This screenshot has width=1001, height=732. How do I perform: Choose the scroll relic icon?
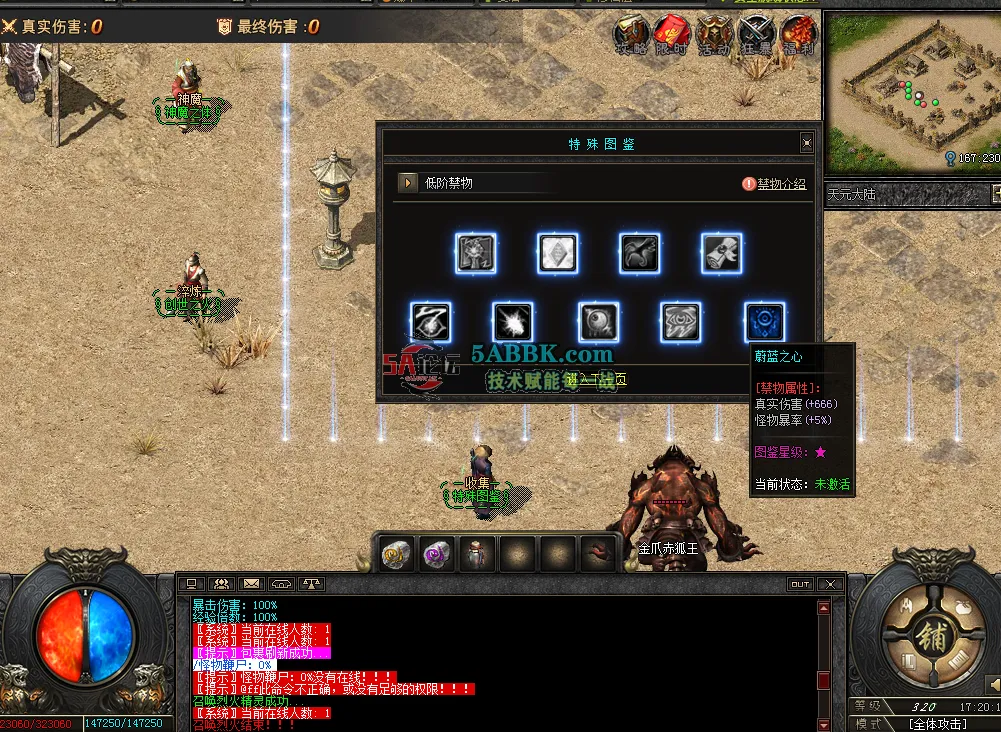[721, 254]
